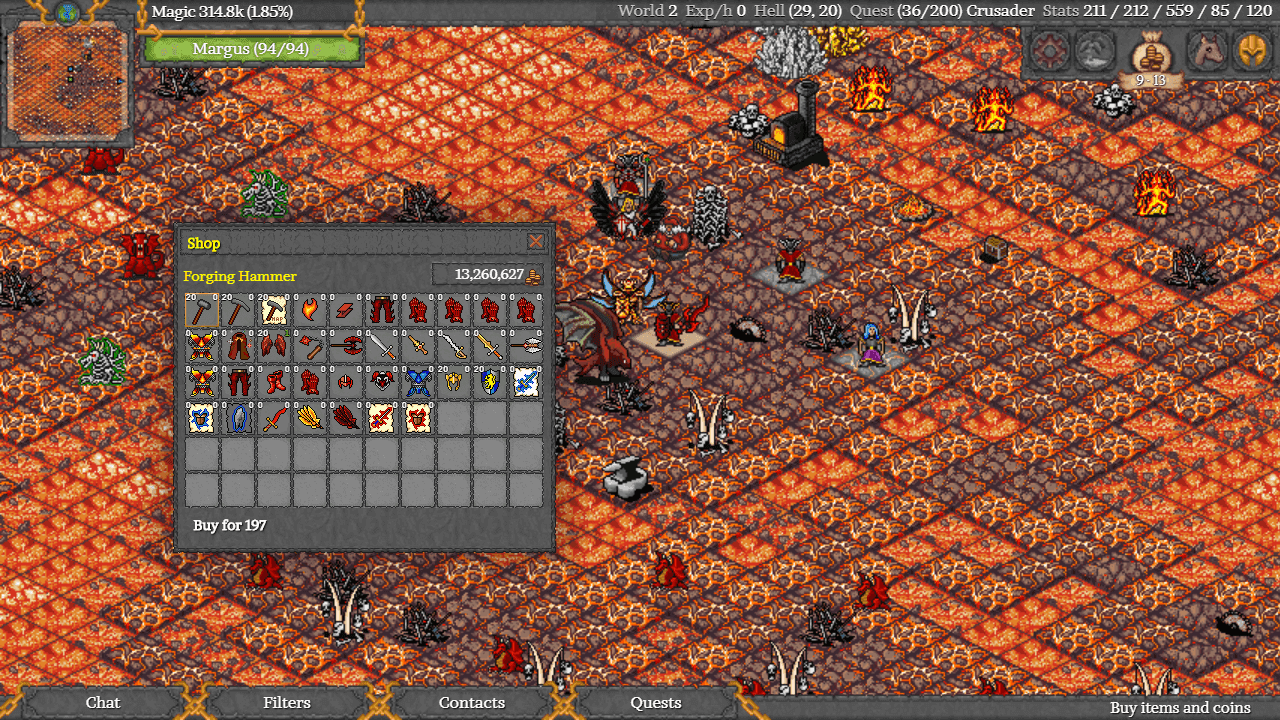The image size is (1280, 720).
Task: Open the settings gear in the top right
Action: [1049, 50]
